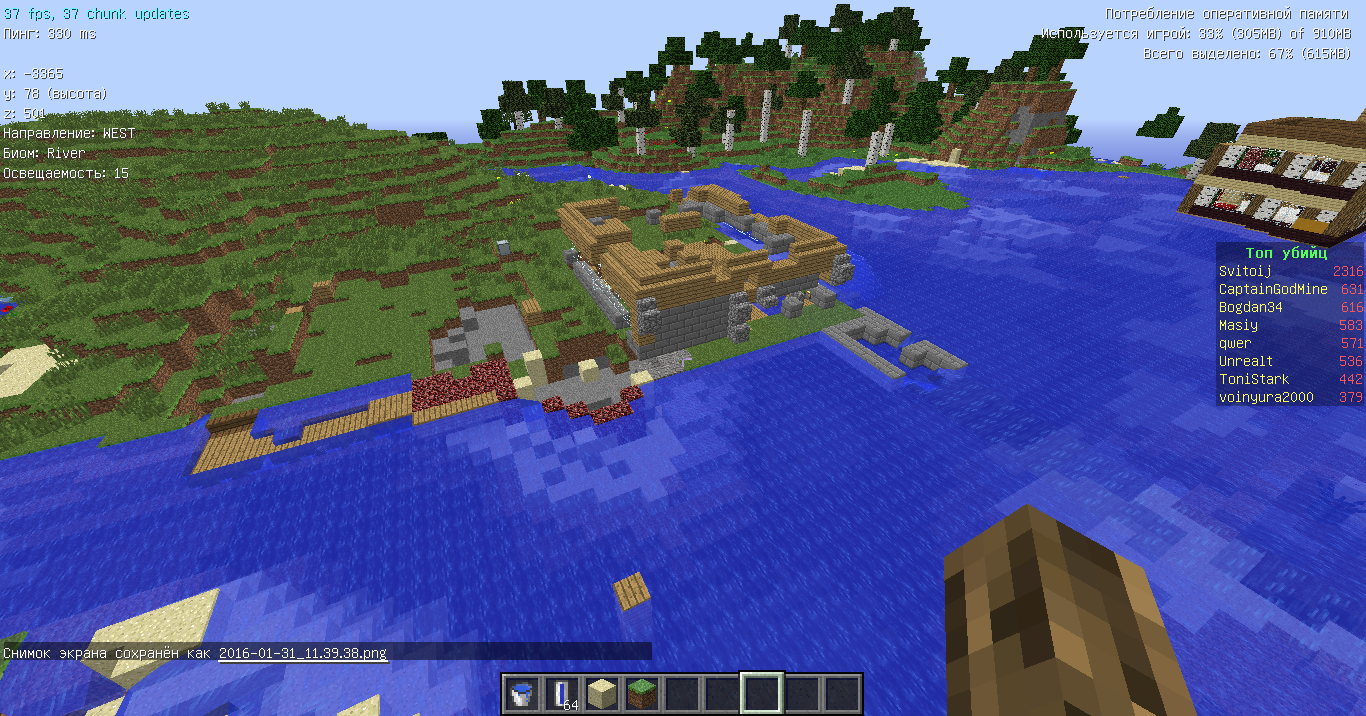Click the highlighted empty hotbar slot
Image resolution: width=1366 pixels, height=716 pixels.
[761, 693]
